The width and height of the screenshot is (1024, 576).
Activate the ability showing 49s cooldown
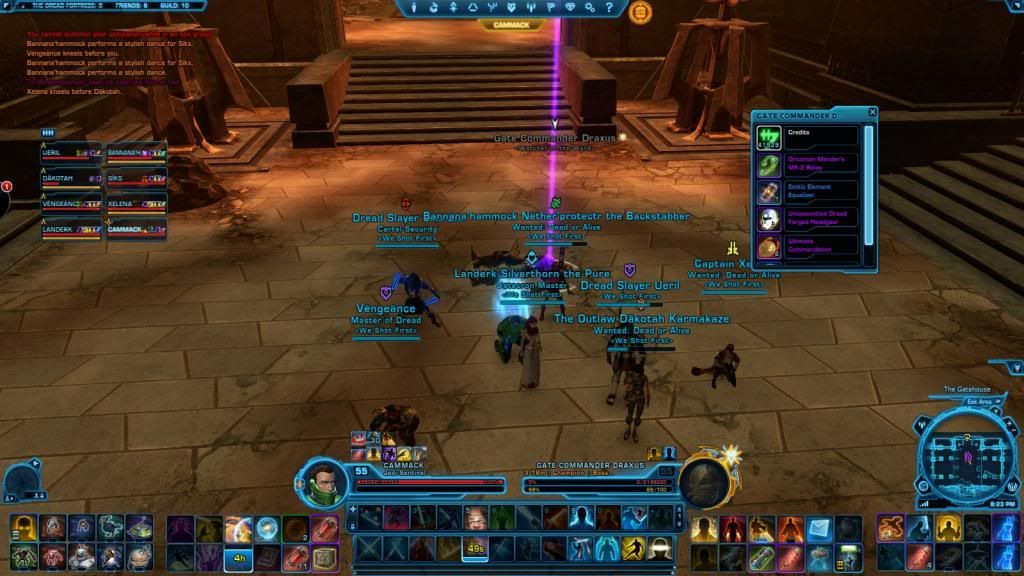pyautogui.click(x=476, y=548)
